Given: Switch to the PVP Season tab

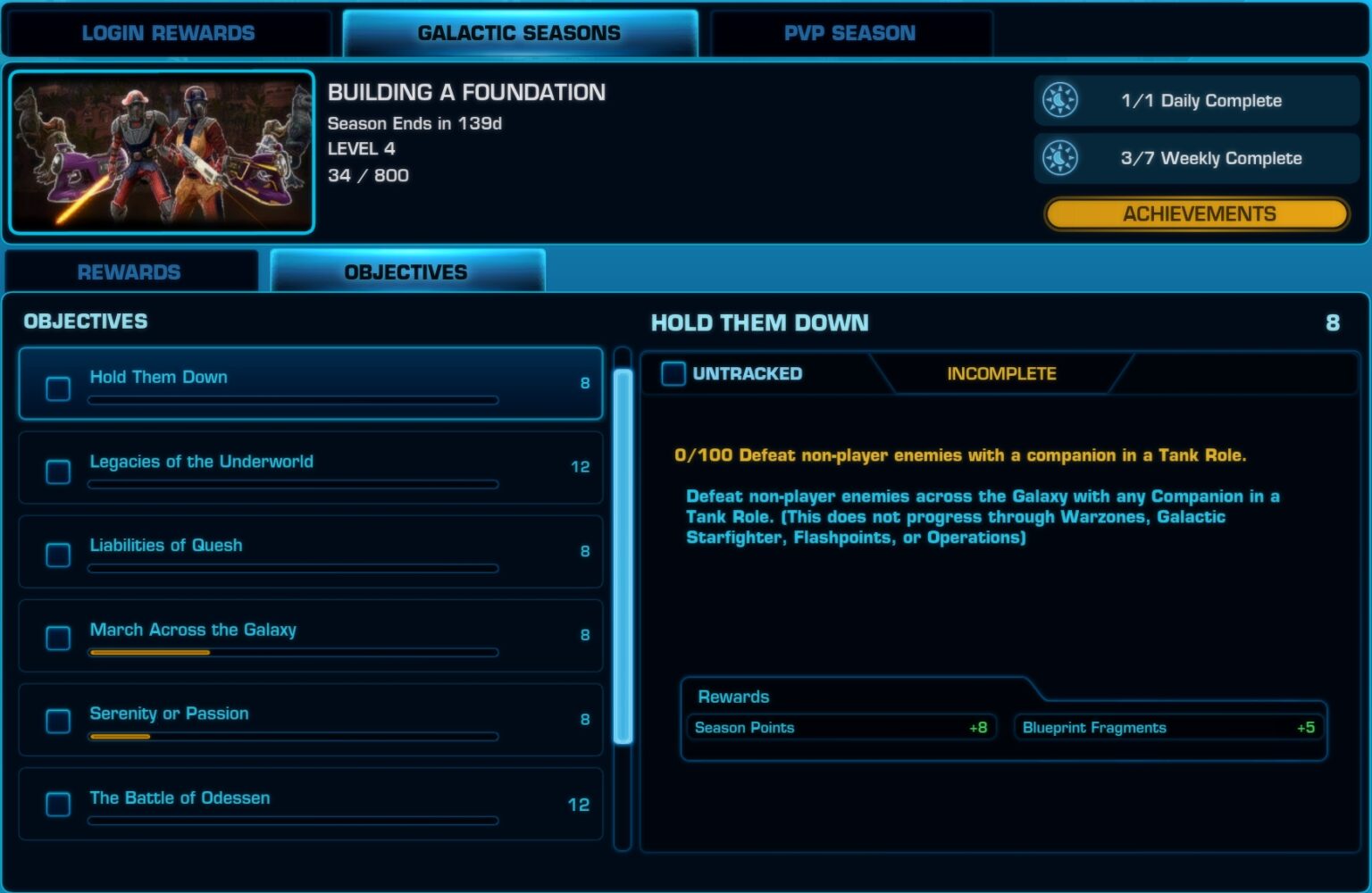Looking at the screenshot, I should point(847,32).
